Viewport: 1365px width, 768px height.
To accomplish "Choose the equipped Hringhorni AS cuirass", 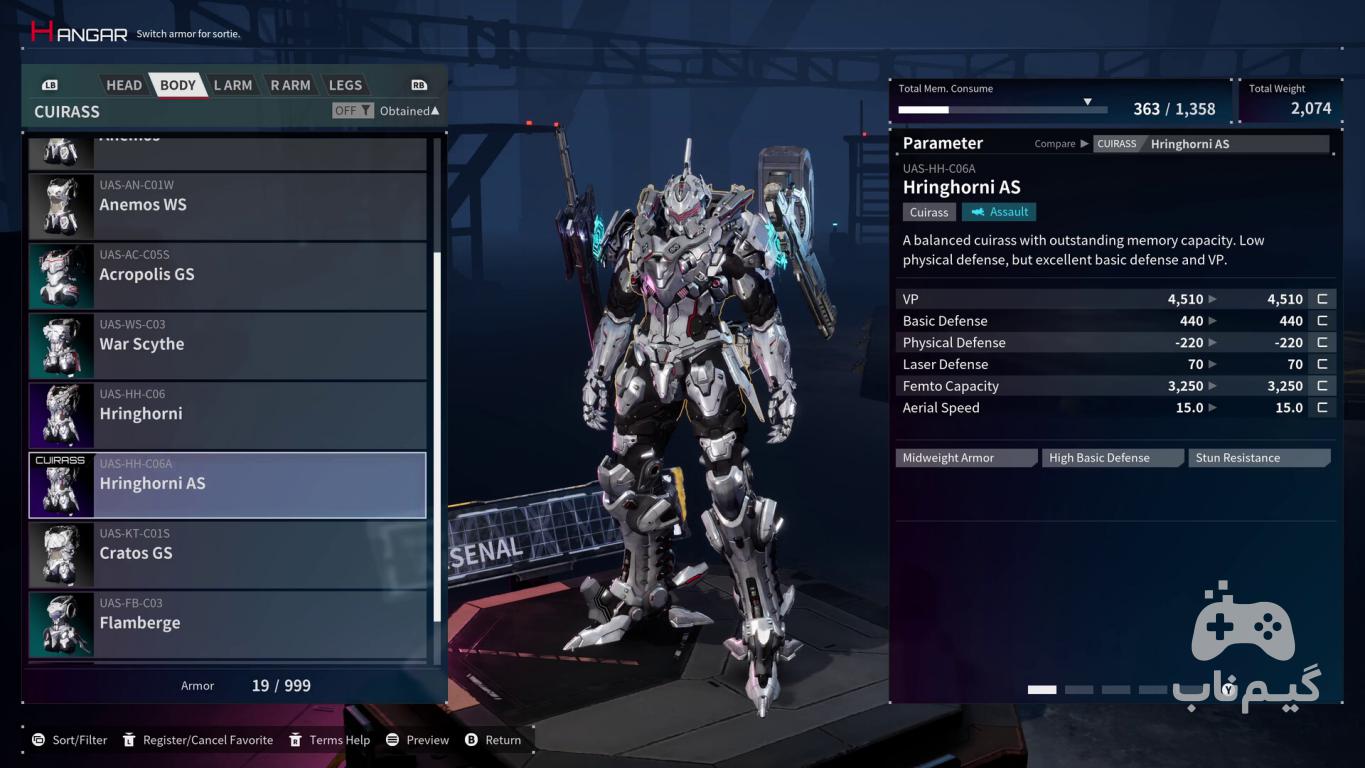I will [x=228, y=485].
